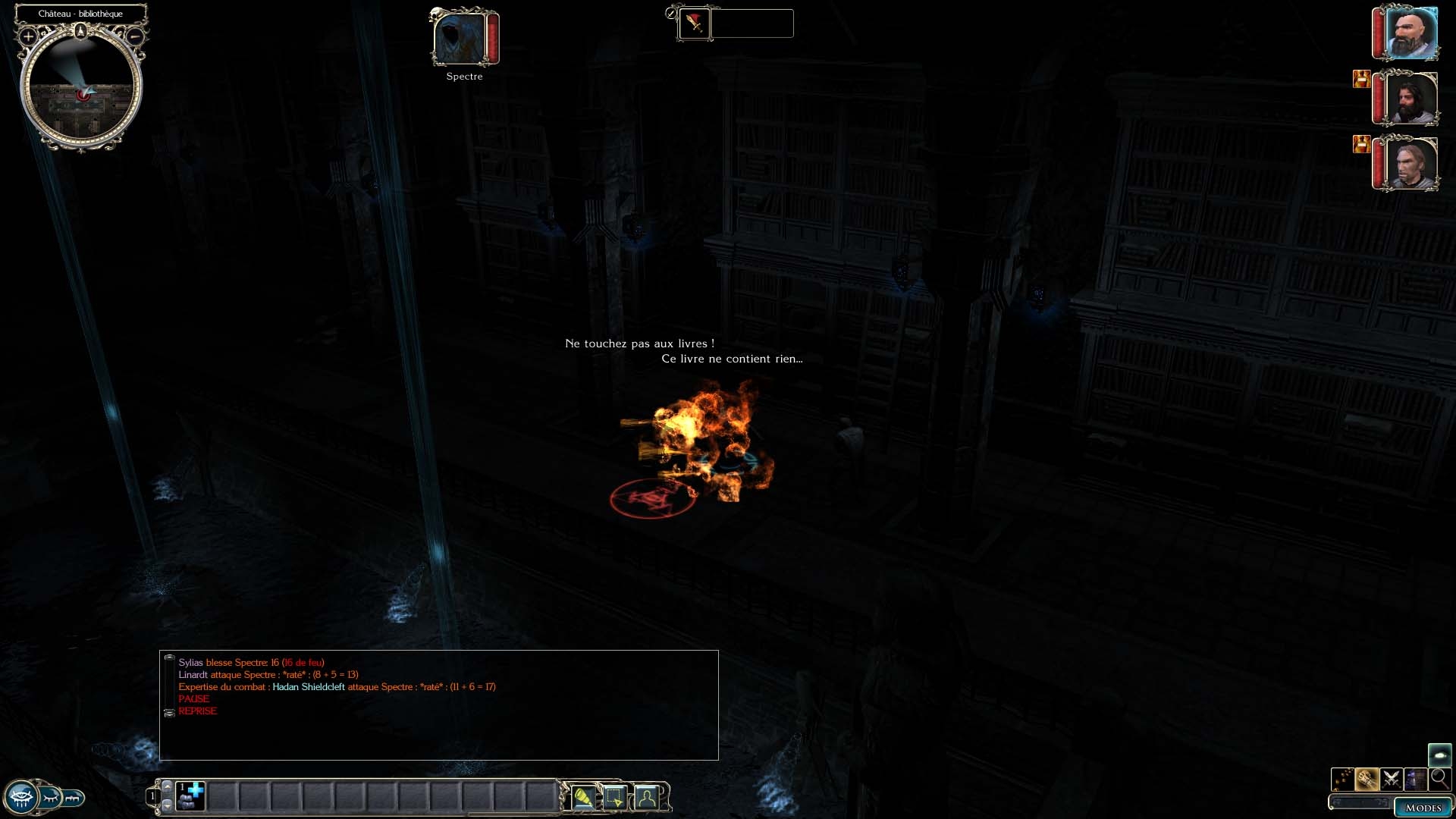The image size is (1456, 819).
Task: Select the grey-haired companion portrait
Action: 1410,164
